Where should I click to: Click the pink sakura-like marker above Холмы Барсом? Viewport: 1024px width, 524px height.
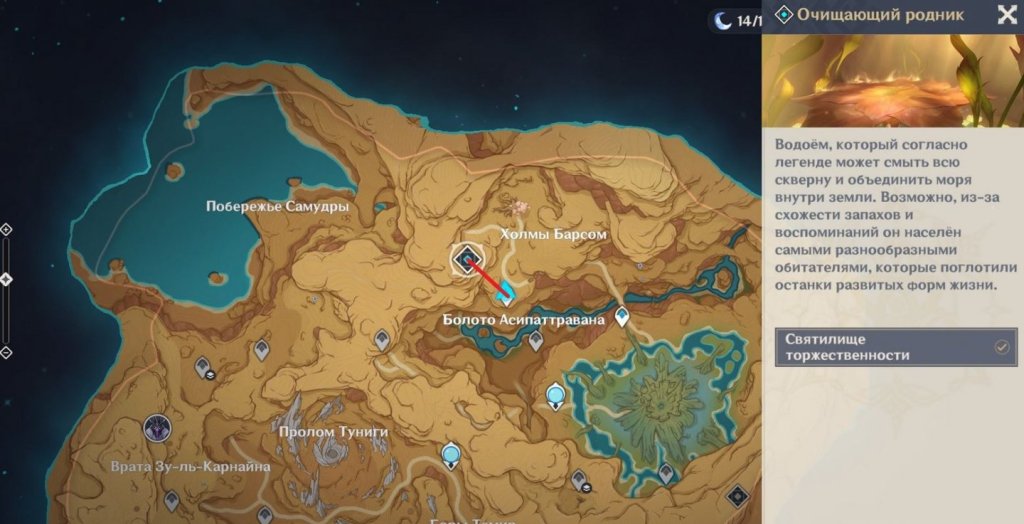(x=520, y=207)
